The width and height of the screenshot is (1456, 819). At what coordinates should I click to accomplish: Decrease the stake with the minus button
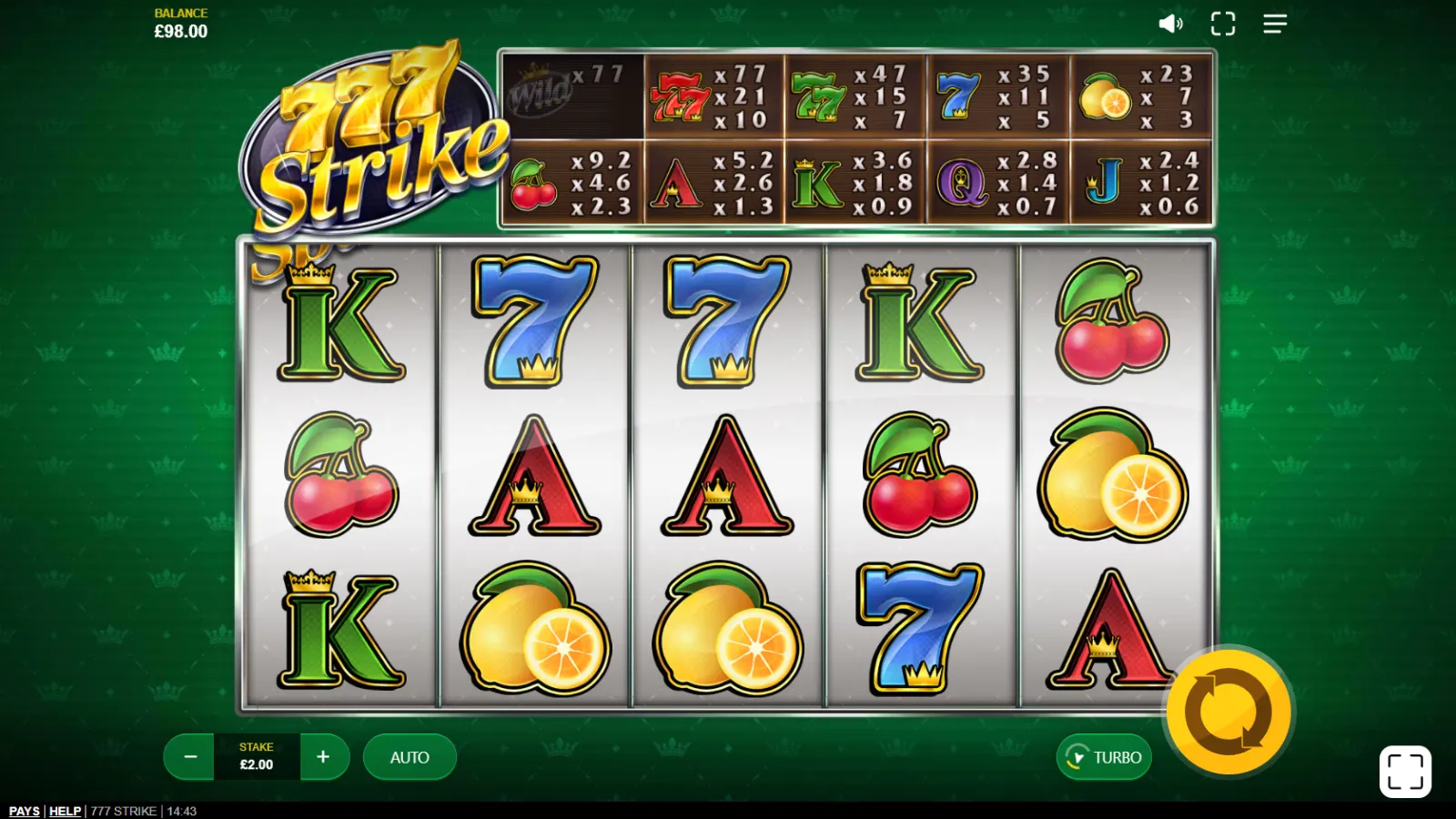pyautogui.click(x=190, y=757)
